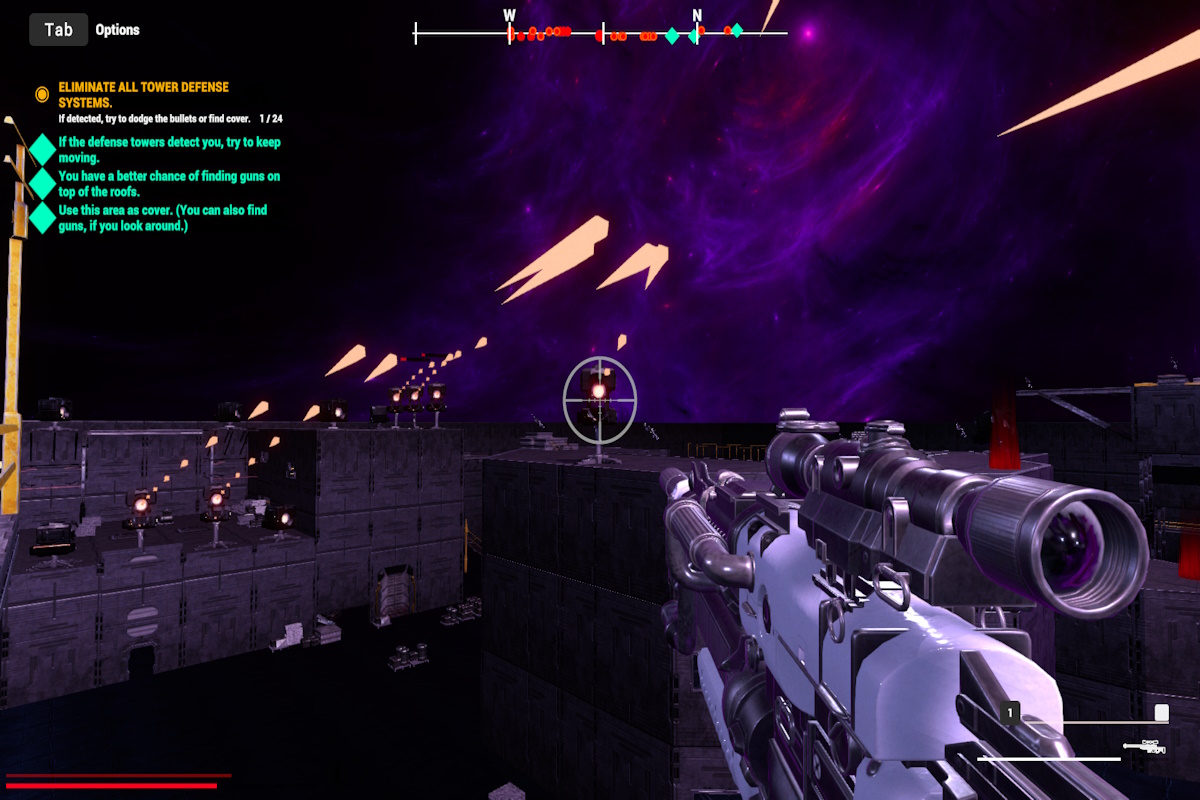Click the compass bar at the top
This screenshot has height=800, width=1200.
click(x=601, y=34)
